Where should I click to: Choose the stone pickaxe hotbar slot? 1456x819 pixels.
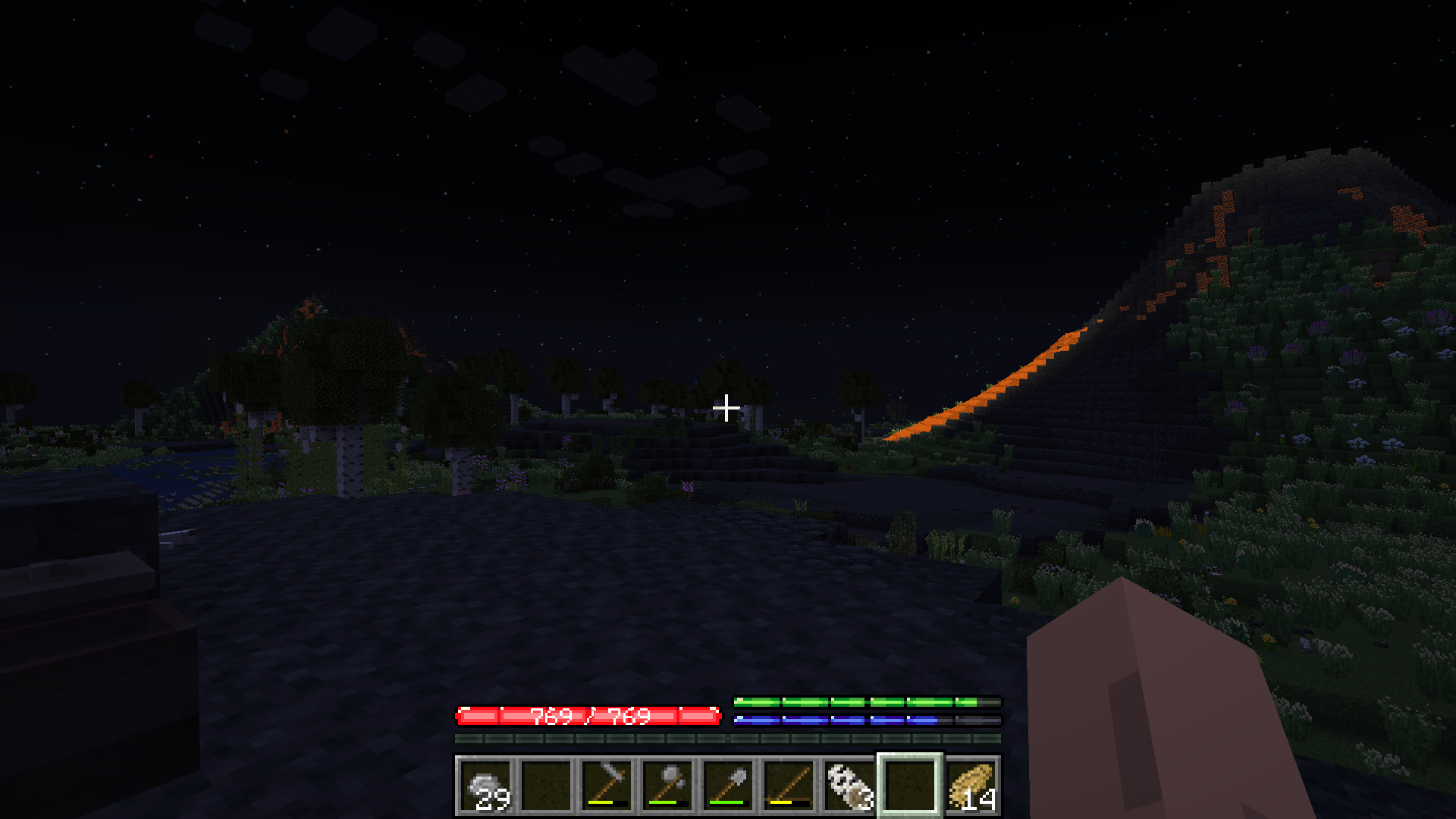point(607,786)
